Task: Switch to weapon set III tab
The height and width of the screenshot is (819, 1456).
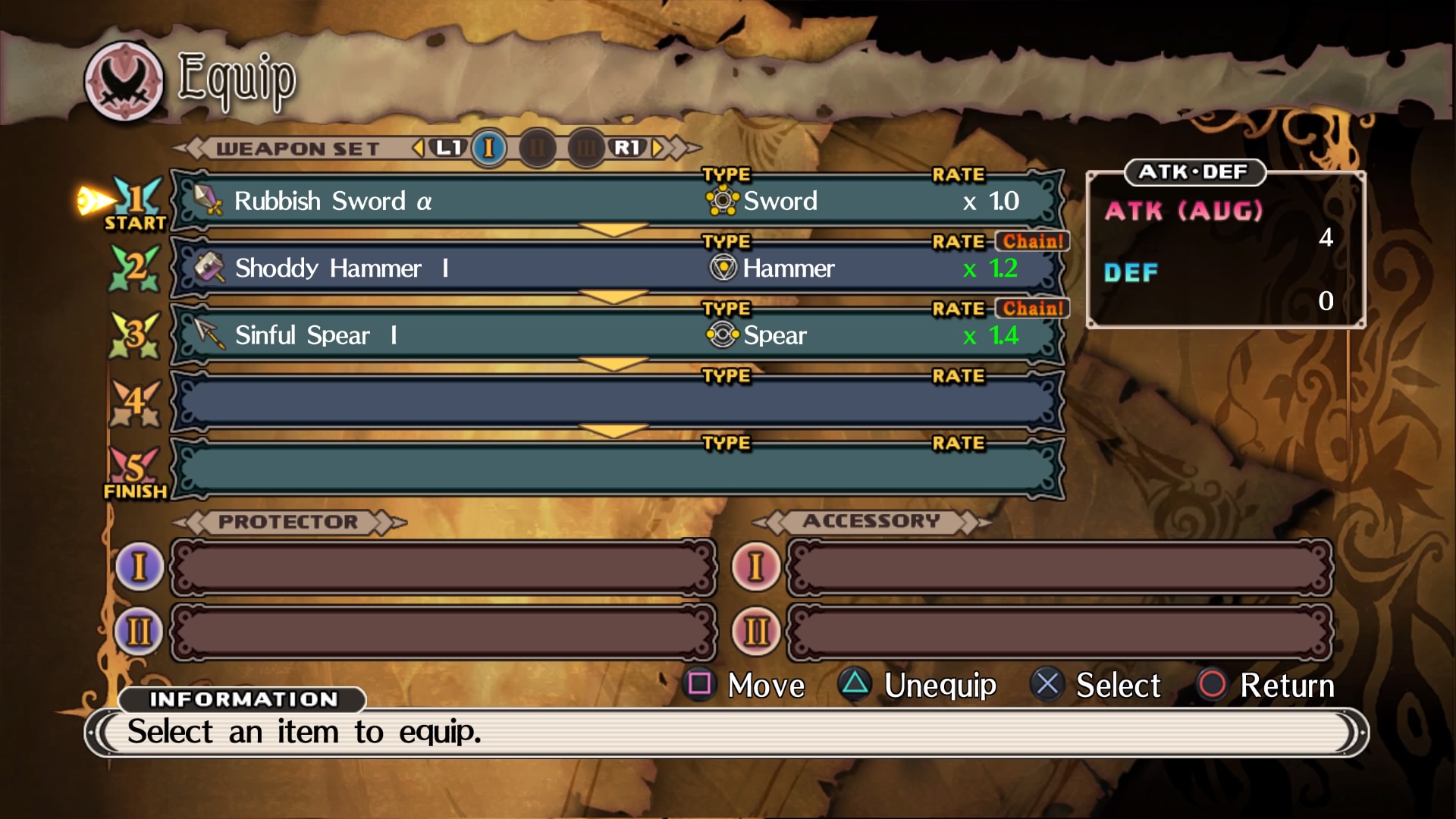Action: pyautogui.click(x=585, y=148)
